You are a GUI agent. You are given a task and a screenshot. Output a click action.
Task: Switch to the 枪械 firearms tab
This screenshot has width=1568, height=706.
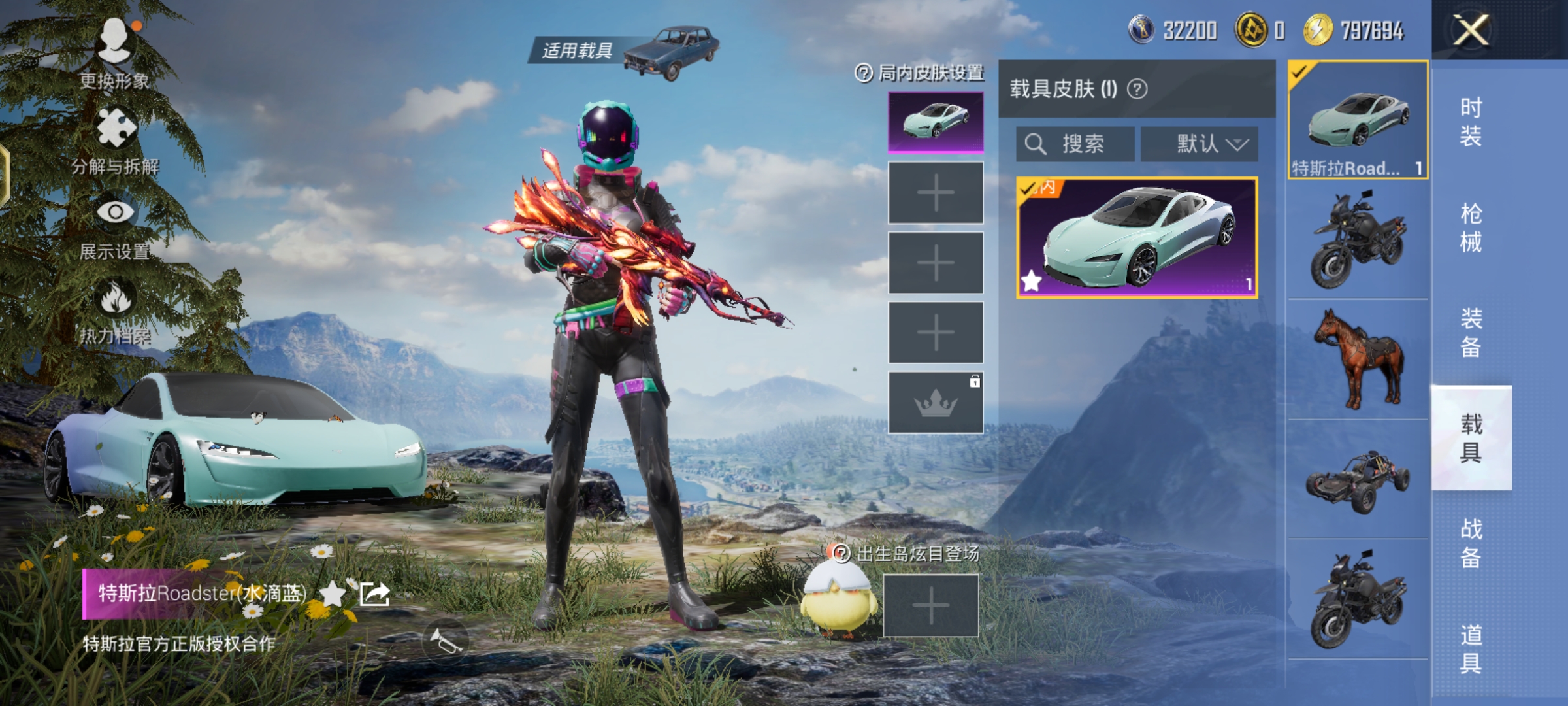coord(1471,227)
